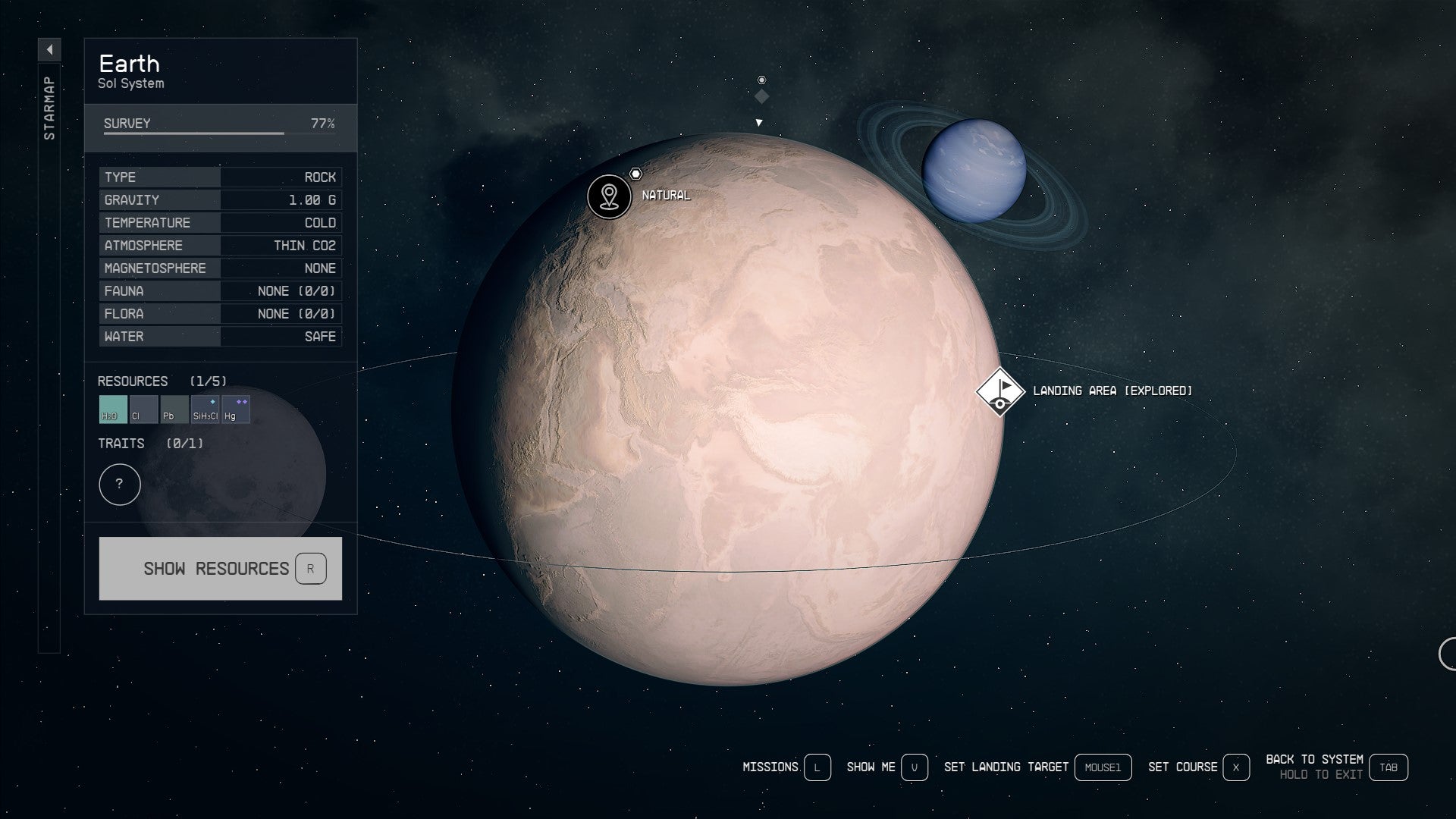Collapse the Starmap side panel arrow
The image size is (1456, 819).
(49, 50)
